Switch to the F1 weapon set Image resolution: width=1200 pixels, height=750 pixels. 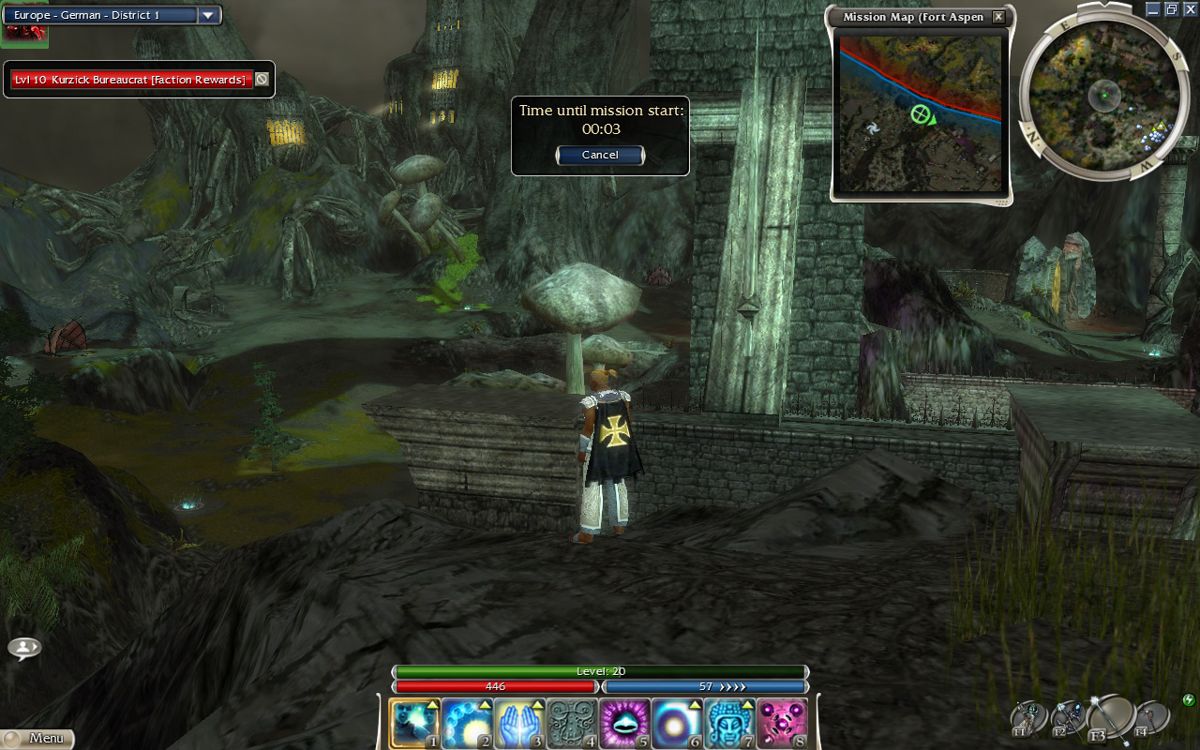(x=1028, y=718)
